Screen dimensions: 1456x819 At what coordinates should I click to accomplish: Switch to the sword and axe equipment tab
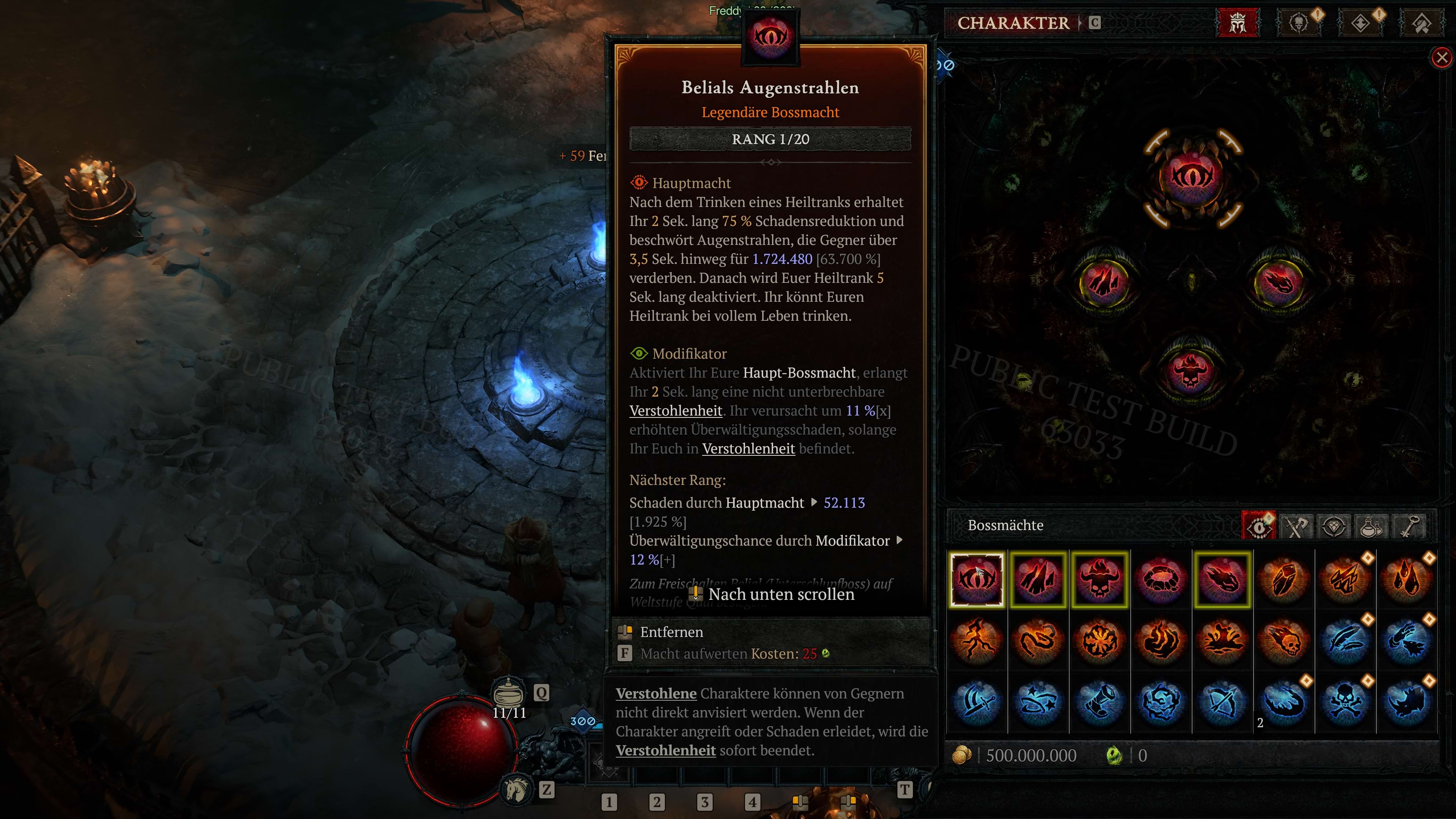[x=1297, y=526]
